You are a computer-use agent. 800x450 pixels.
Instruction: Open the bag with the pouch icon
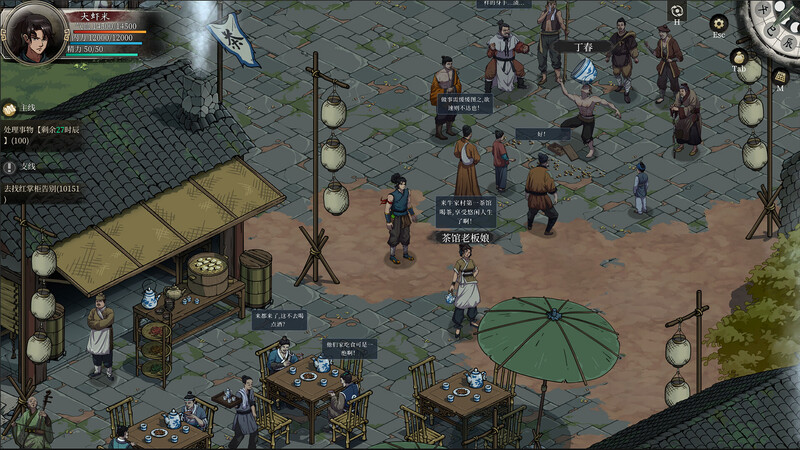(x=739, y=58)
